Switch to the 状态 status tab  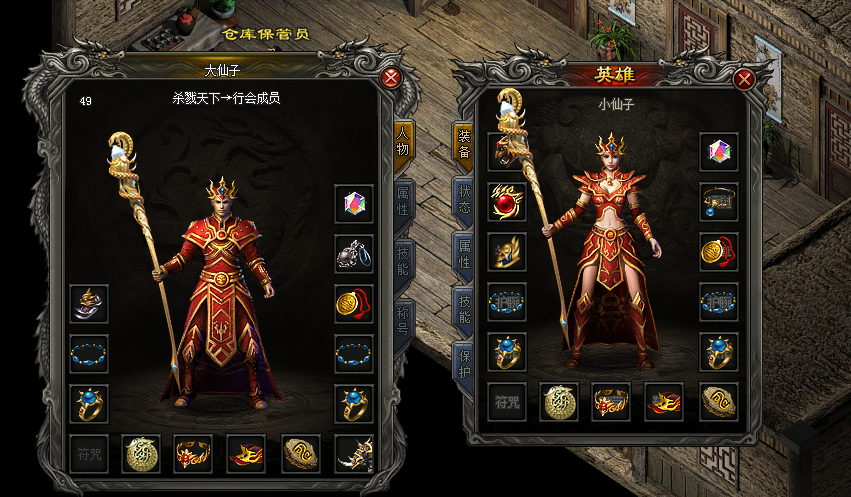(464, 196)
